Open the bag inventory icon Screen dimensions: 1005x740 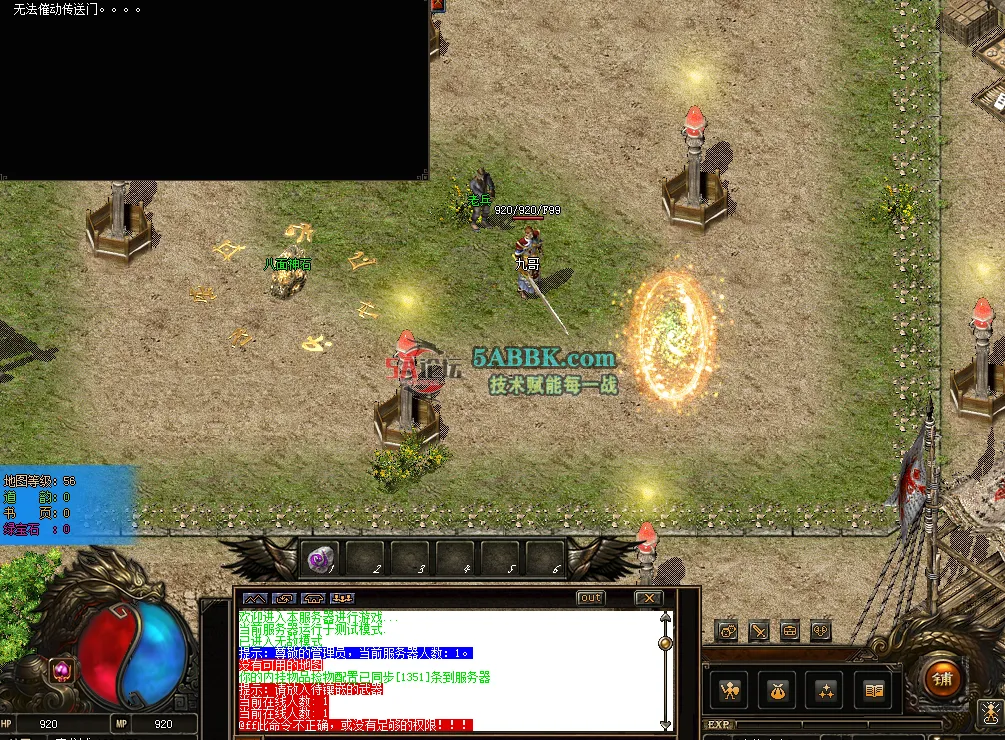tap(778, 690)
